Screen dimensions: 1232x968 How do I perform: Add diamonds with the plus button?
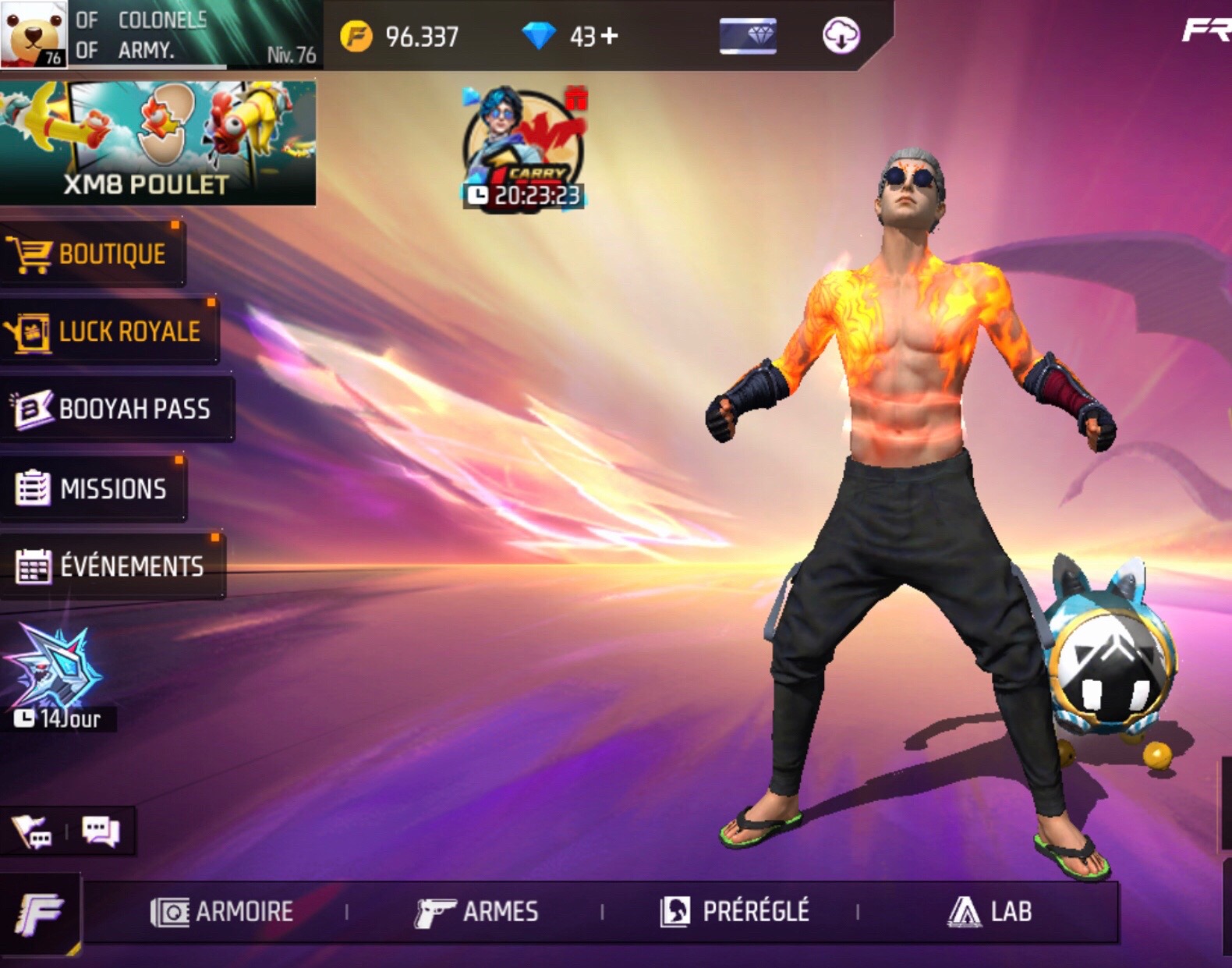[x=610, y=36]
